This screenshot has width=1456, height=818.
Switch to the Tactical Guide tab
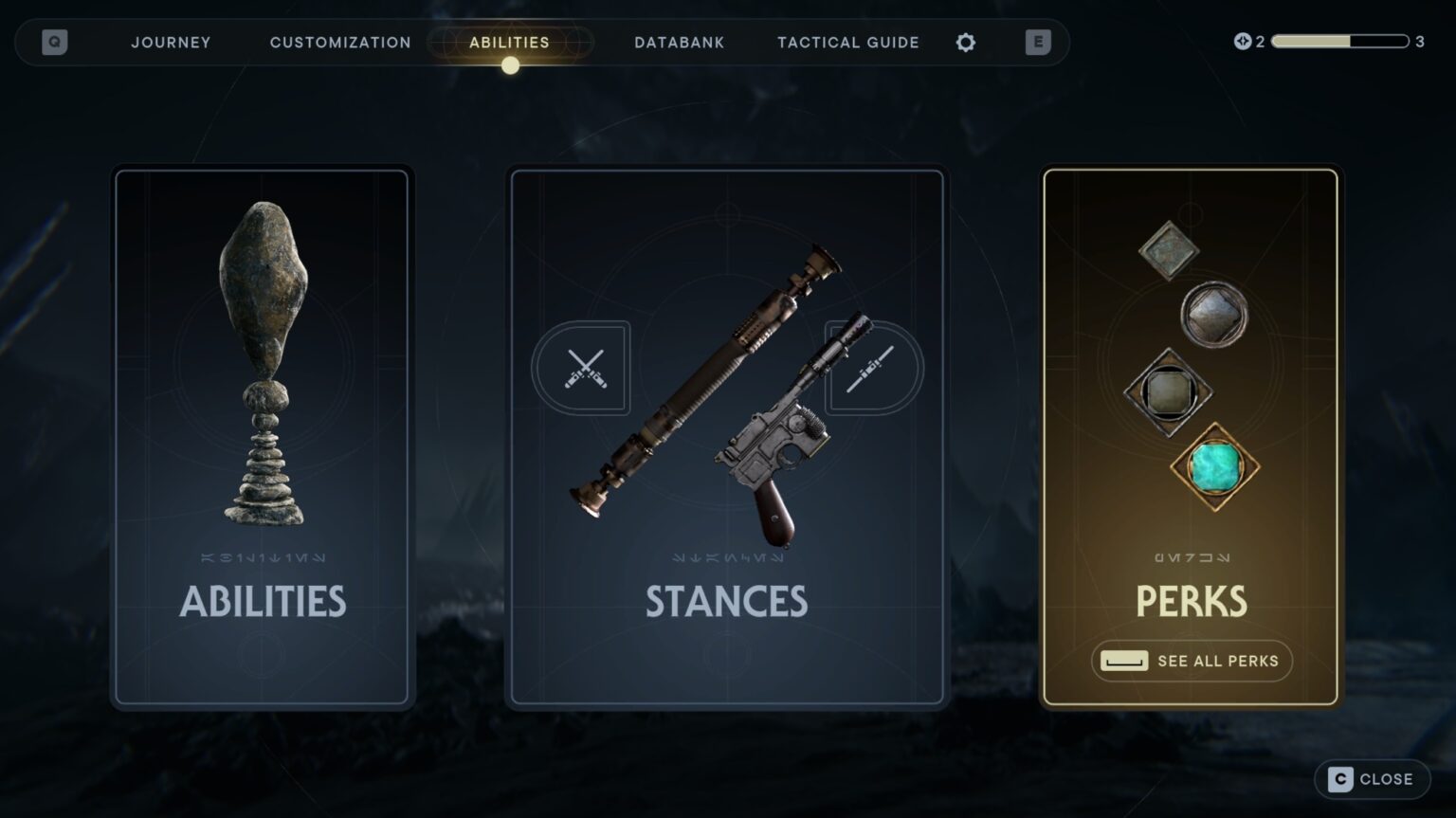click(x=846, y=42)
